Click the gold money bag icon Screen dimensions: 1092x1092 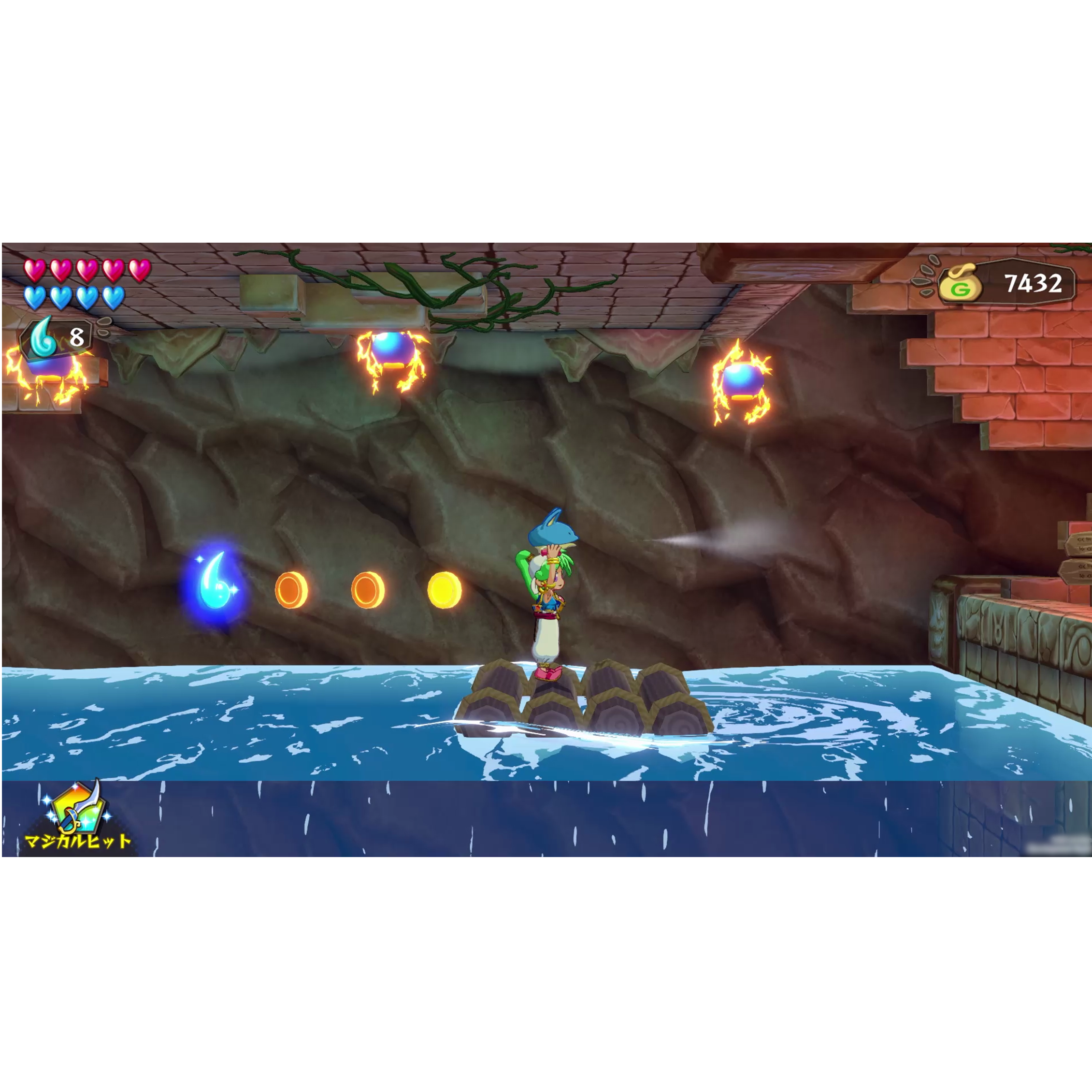click(x=959, y=283)
